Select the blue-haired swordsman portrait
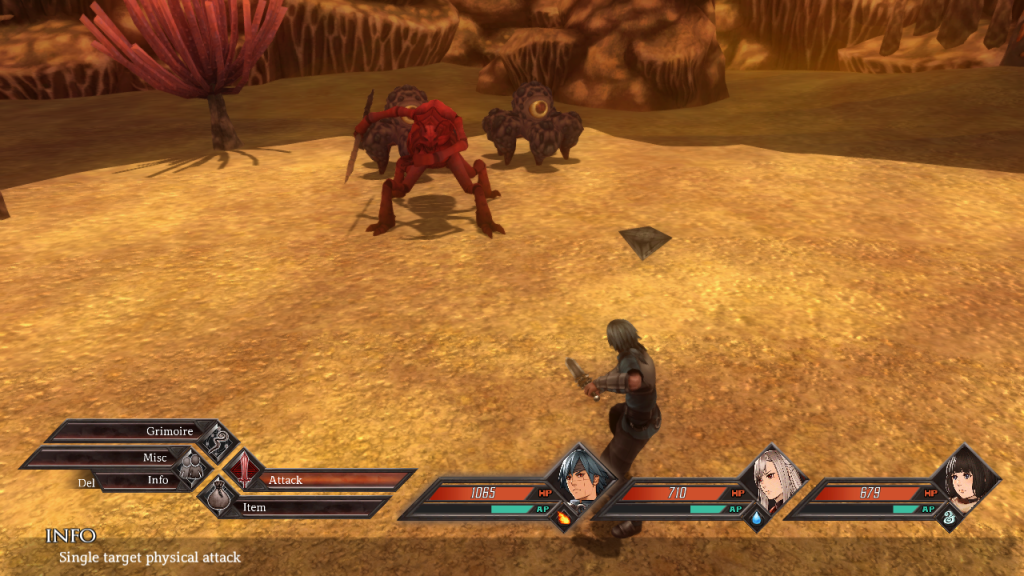Image resolution: width=1024 pixels, height=576 pixels. tap(581, 477)
